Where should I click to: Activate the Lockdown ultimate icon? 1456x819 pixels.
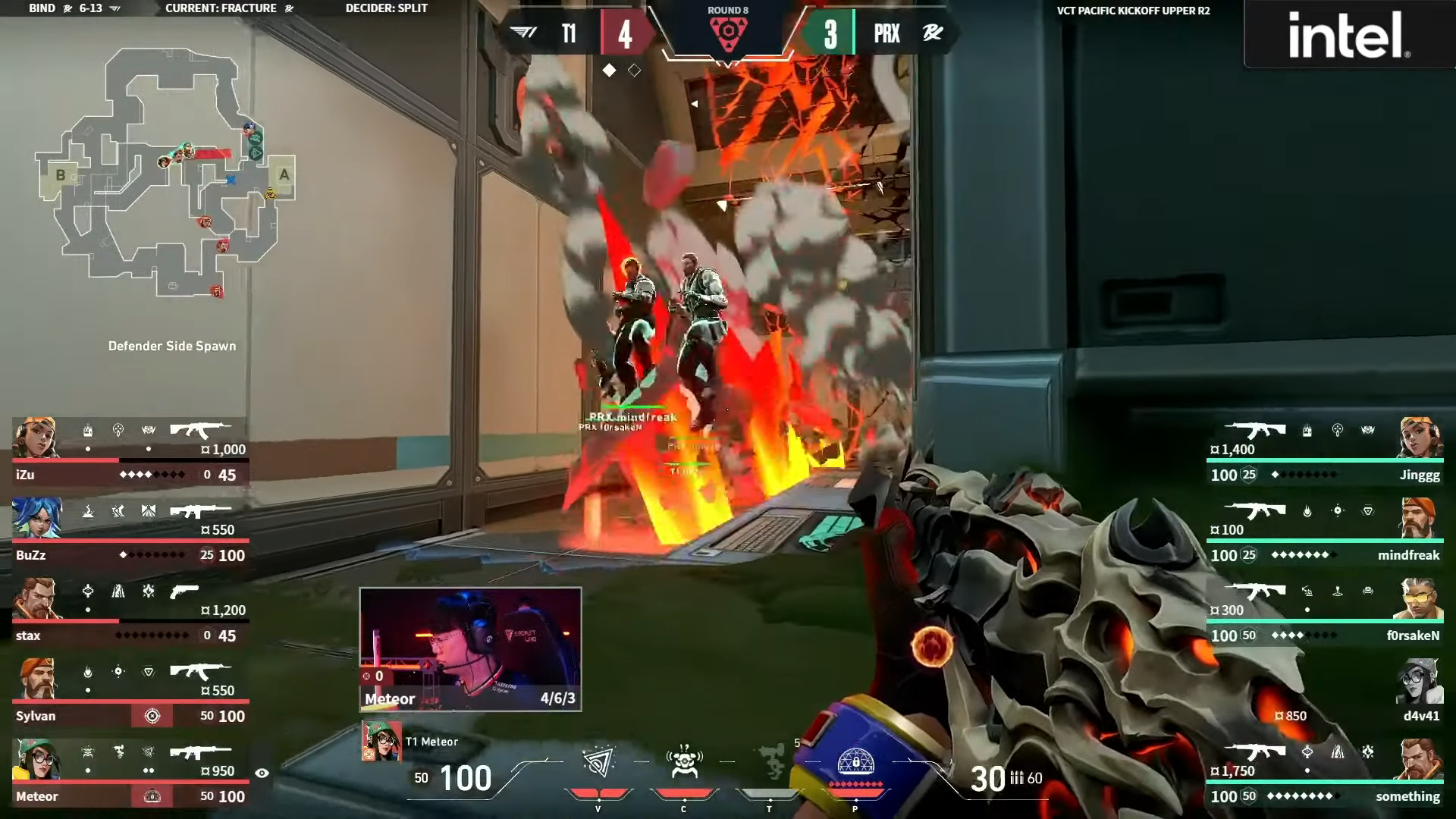click(855, 763)
